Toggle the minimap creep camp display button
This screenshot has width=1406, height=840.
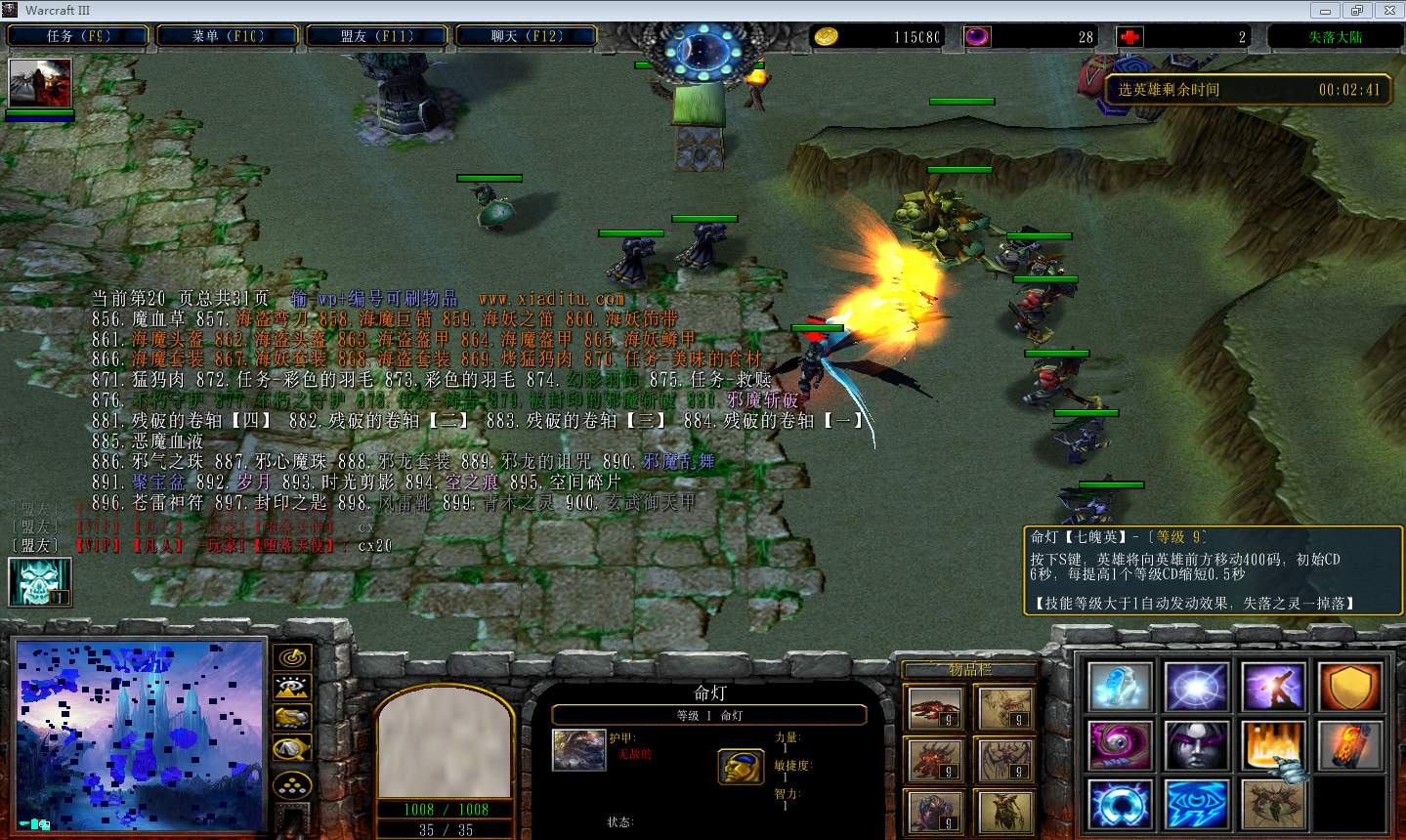click(291, 749)
